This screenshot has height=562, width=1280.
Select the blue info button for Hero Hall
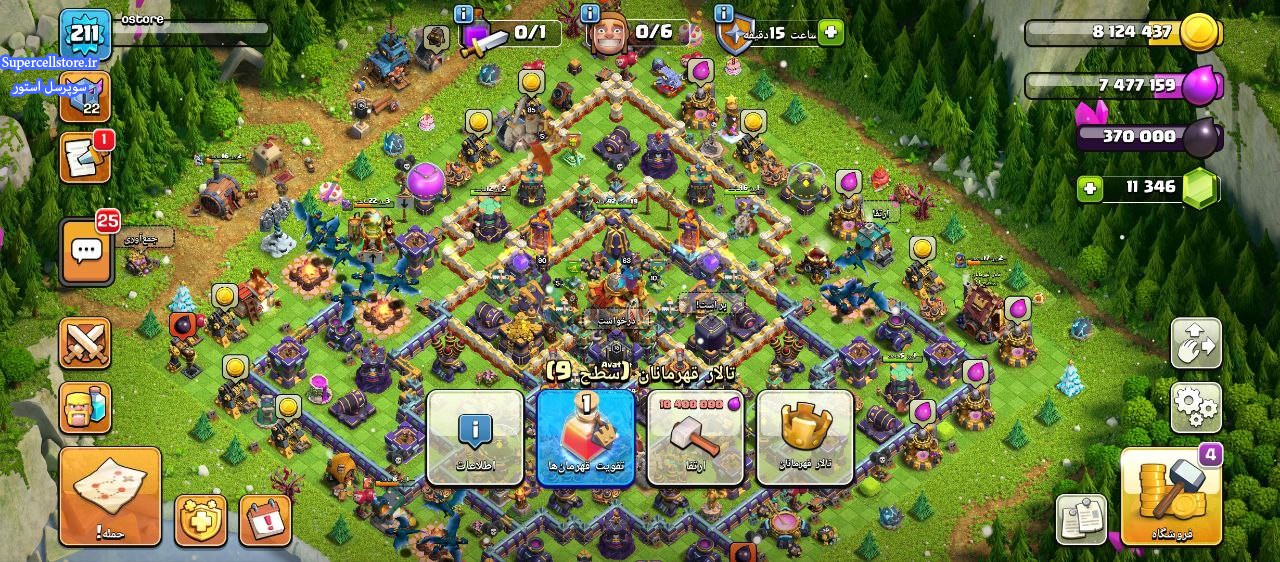[x=475, y=438]
